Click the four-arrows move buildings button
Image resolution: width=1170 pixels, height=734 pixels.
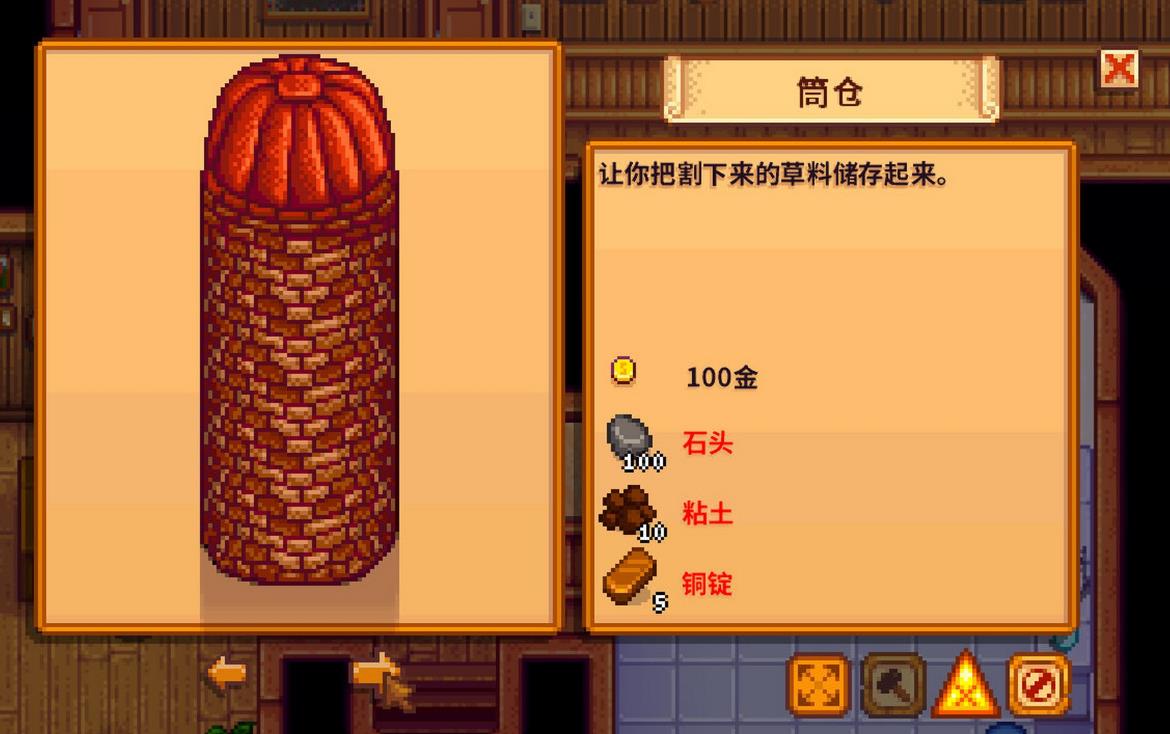pyautogui.click(x=819, y=685)
